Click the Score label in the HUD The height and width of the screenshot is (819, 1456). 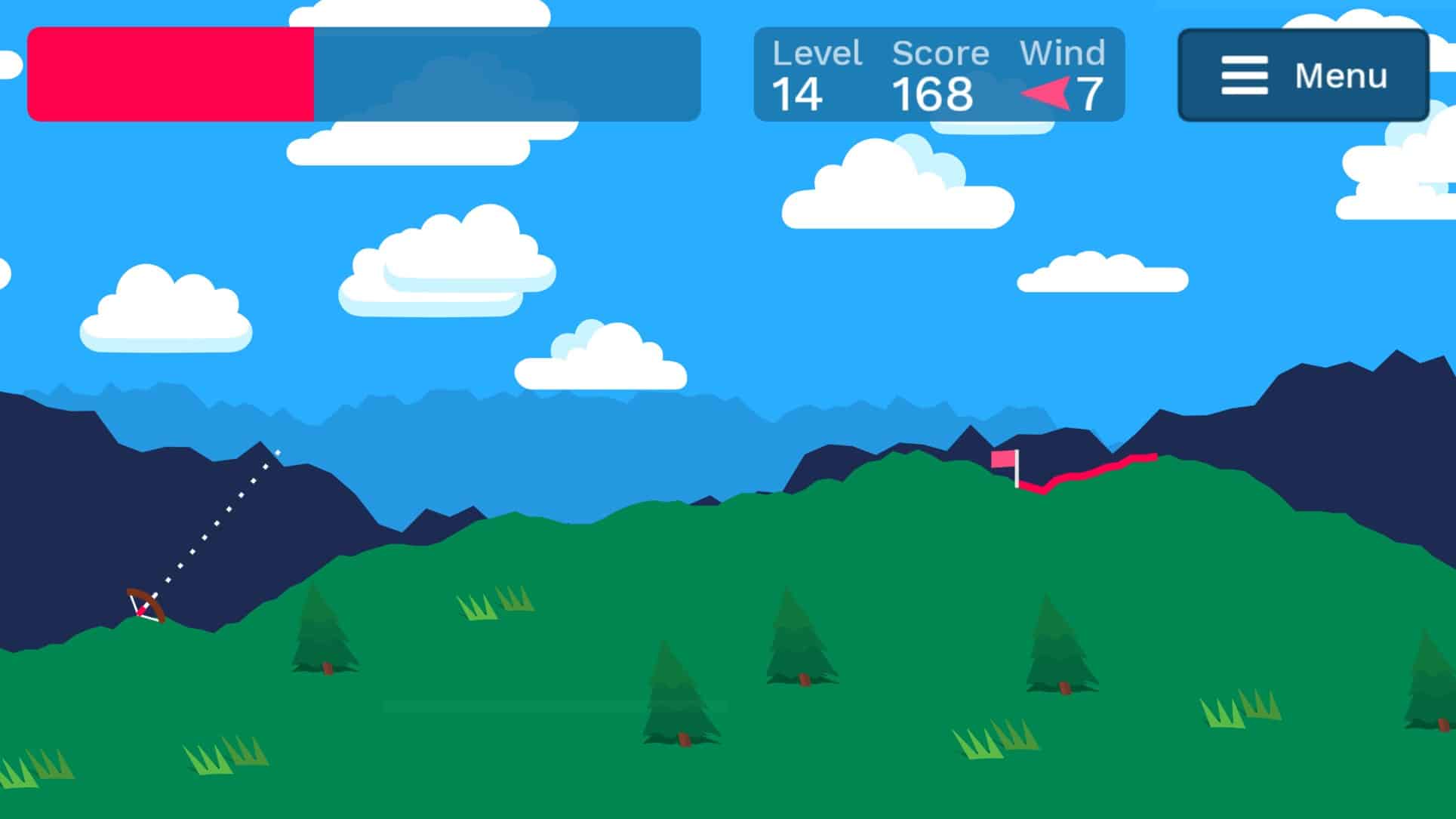(x=939, y=53)
